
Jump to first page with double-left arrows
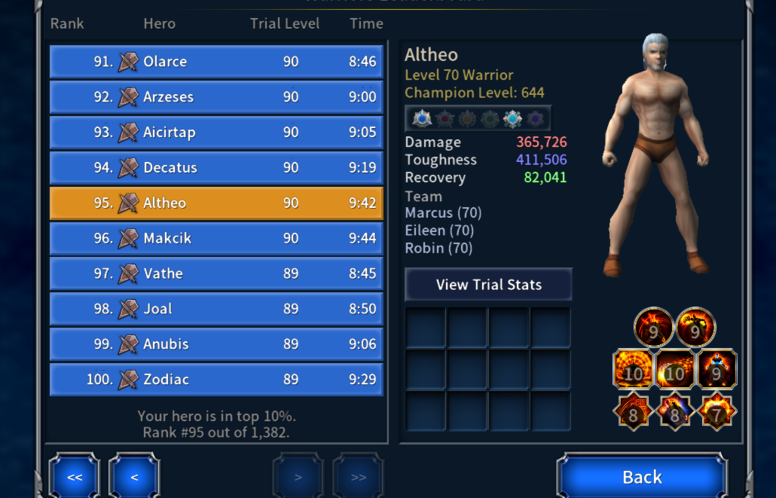(75, 477)
